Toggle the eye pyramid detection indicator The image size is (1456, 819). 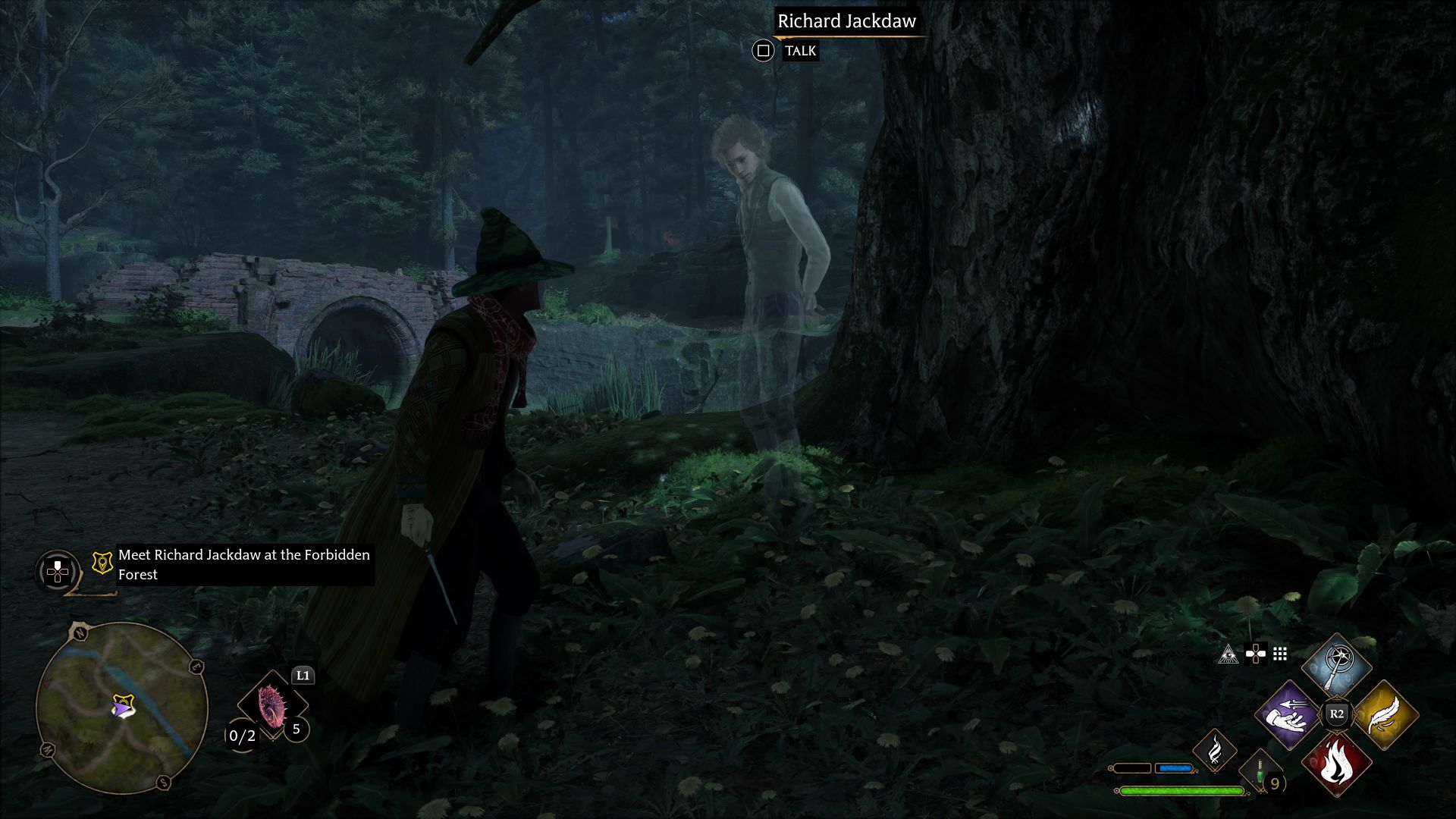click(1228, 654)
